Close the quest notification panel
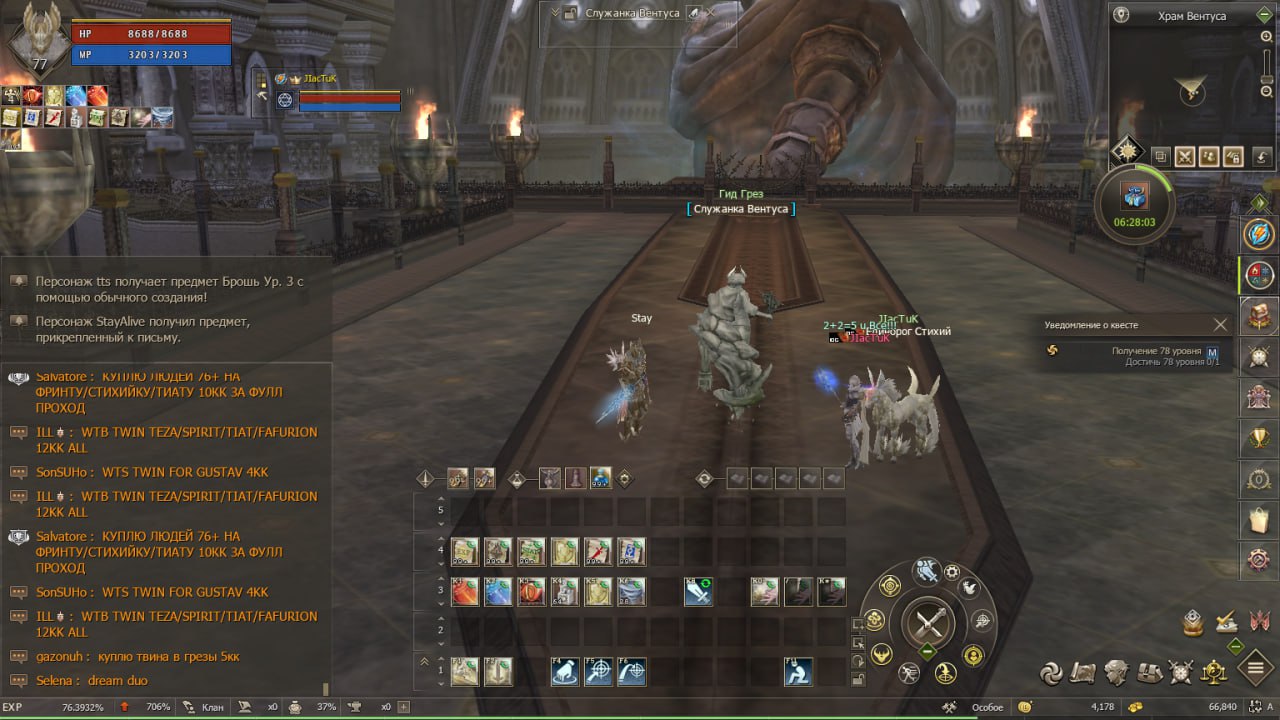This screenshot has width=1280, height=720. [x=1220, y=324]
